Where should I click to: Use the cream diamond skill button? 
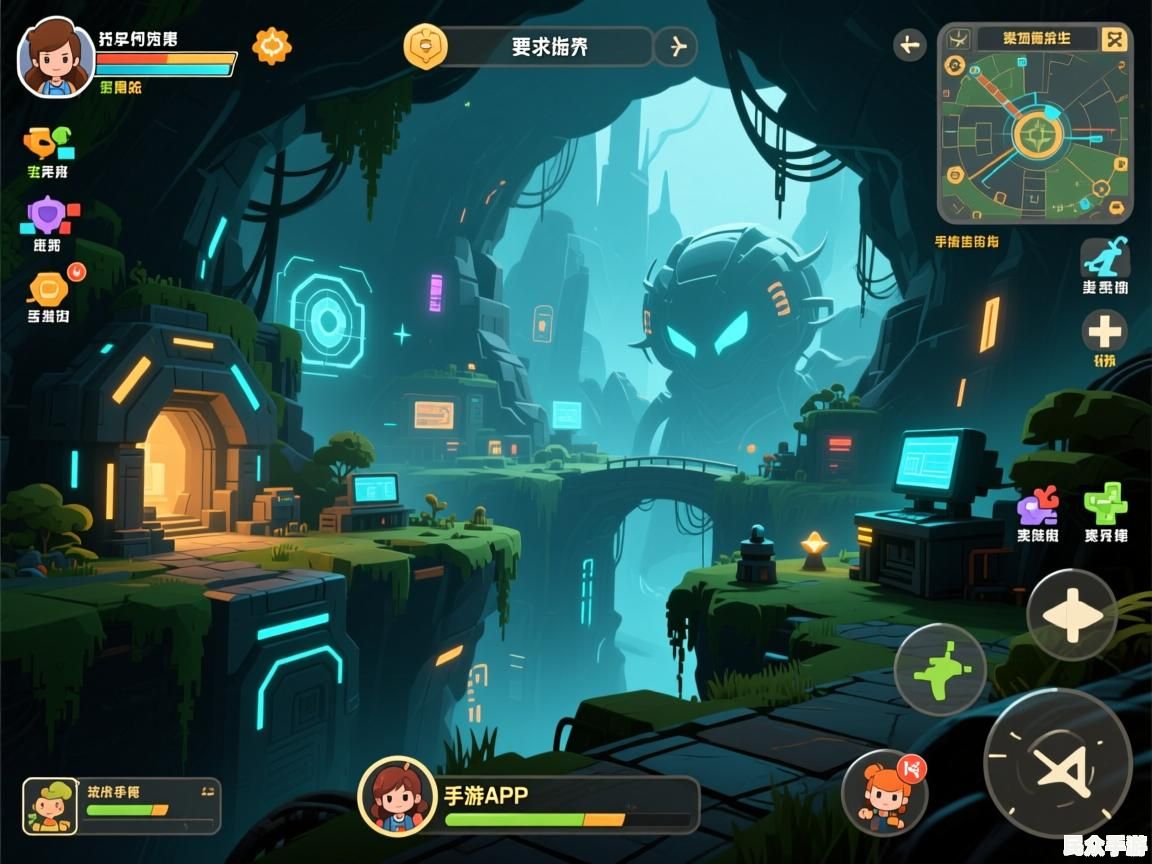click(x=1071, y=614)
